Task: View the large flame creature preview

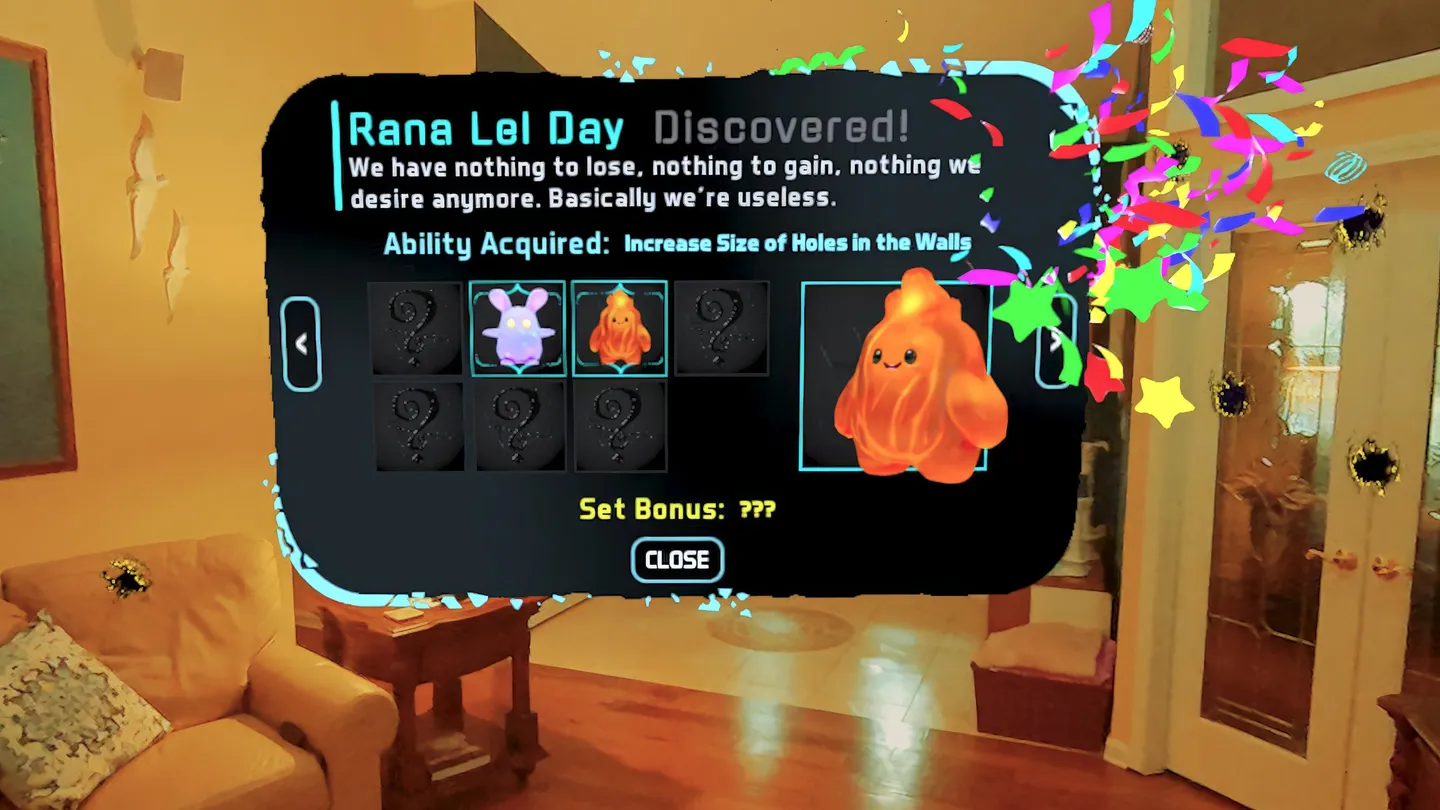Action: (x=894, y=376)
